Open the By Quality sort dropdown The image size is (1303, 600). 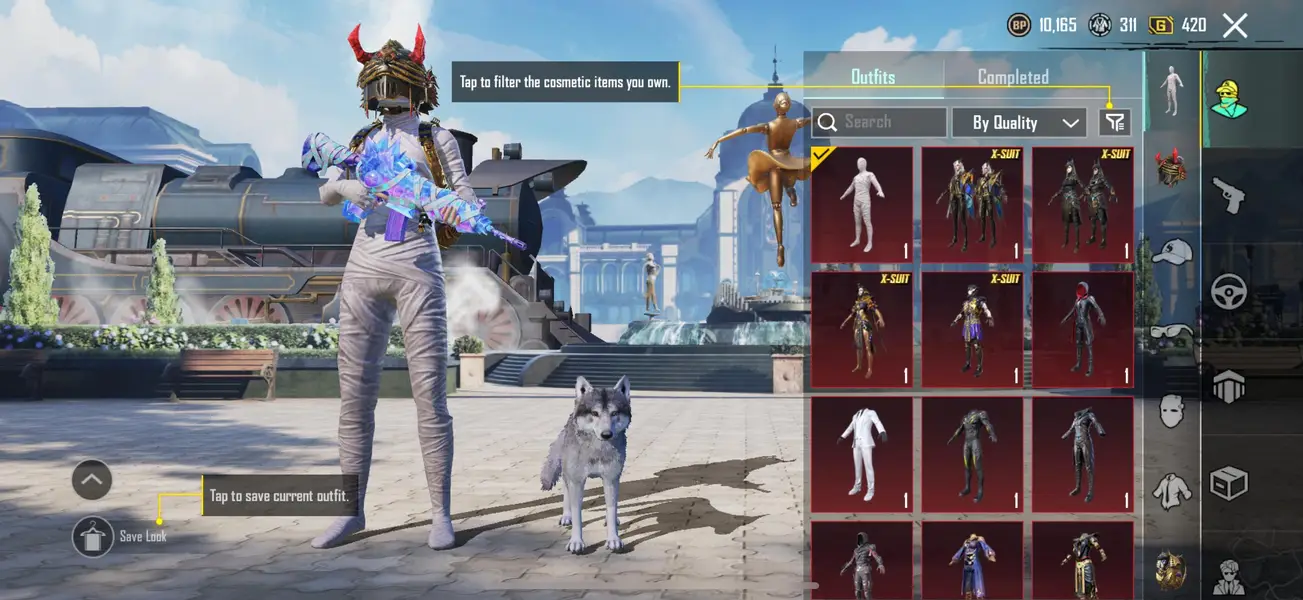tap(1018, 123)
